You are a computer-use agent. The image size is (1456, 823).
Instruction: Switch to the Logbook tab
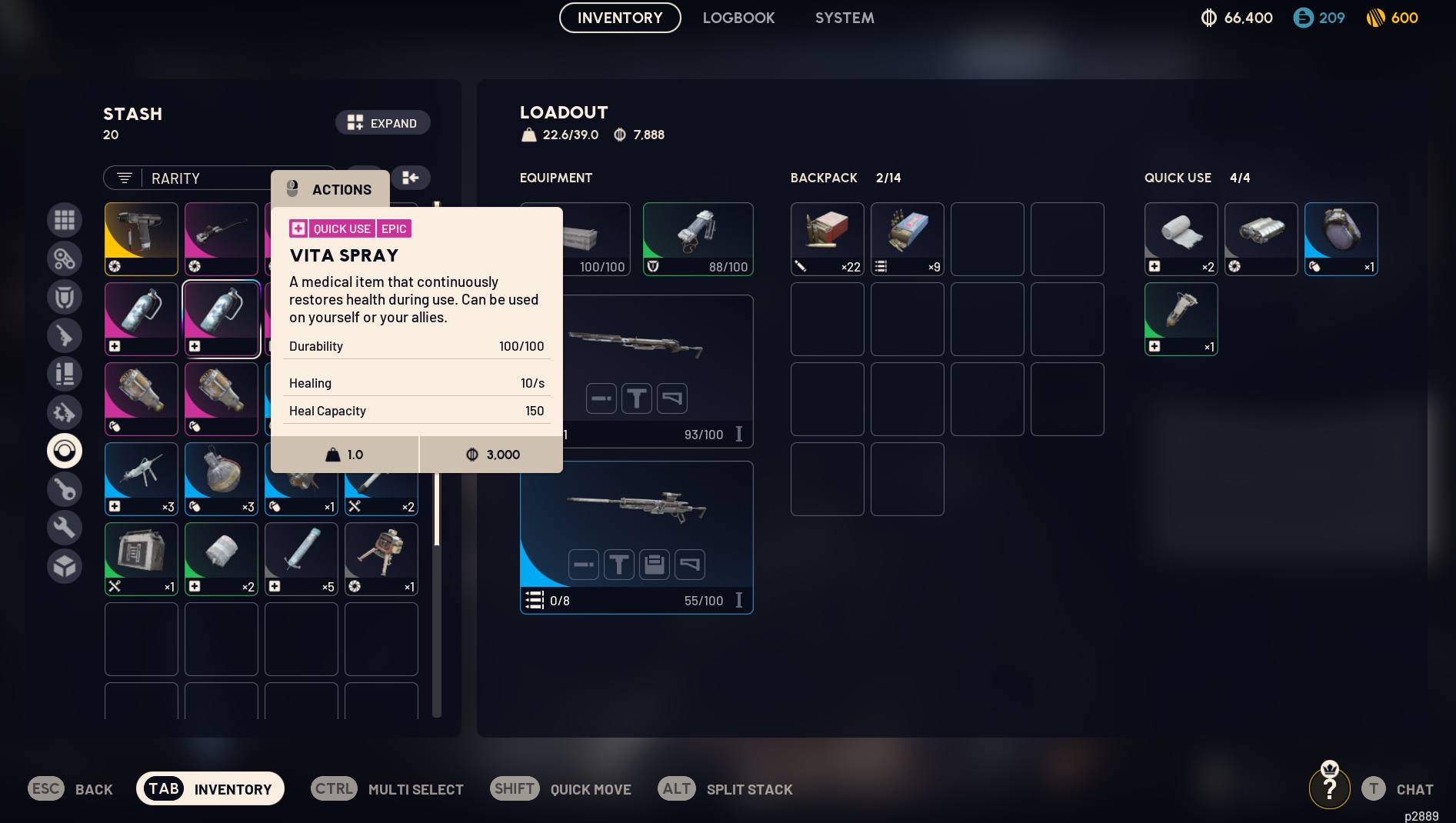738,18
